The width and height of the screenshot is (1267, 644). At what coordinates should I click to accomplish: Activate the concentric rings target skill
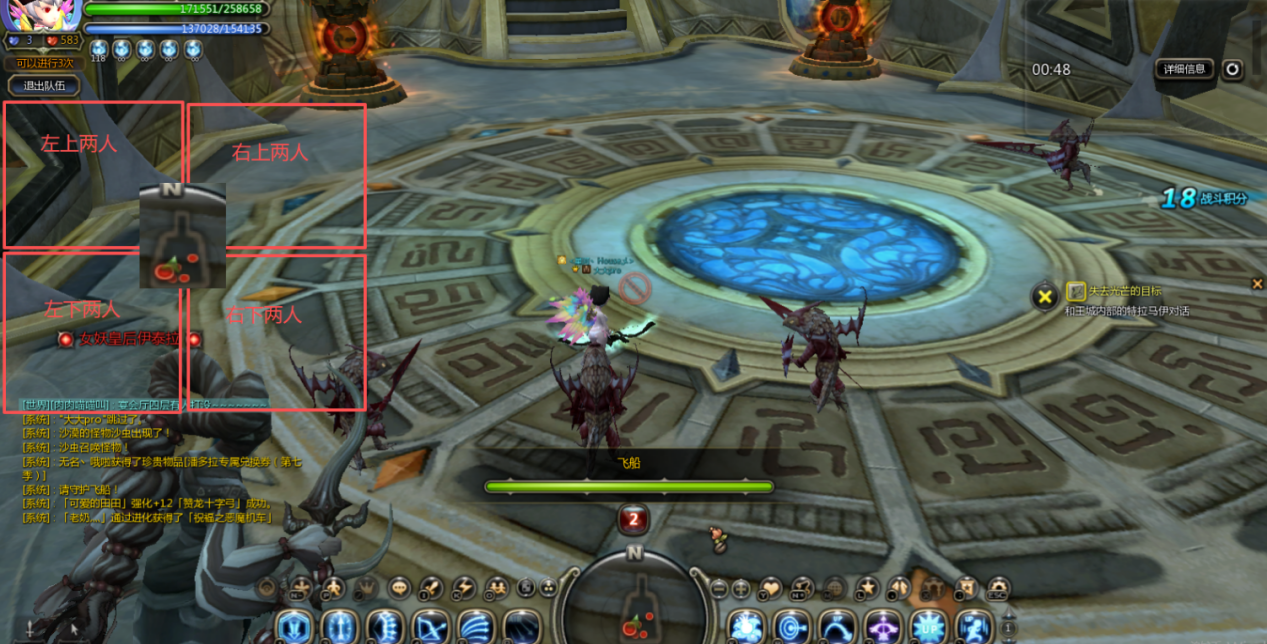point(791,628)
